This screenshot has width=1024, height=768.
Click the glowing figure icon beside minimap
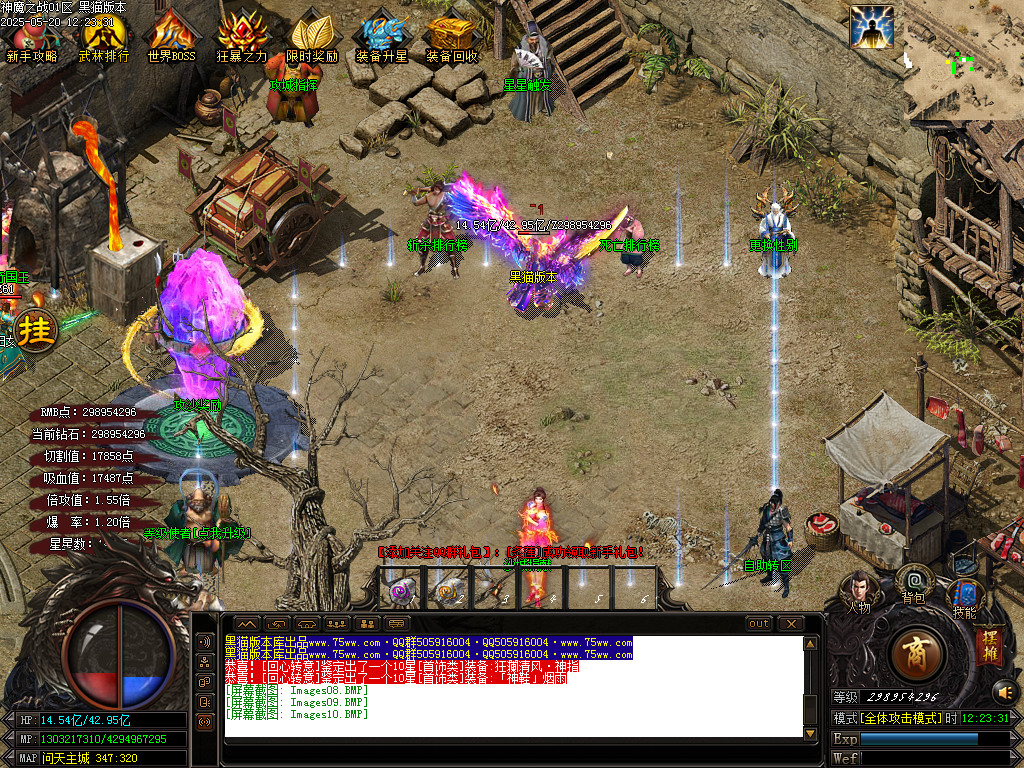click(x=871, y=27)
